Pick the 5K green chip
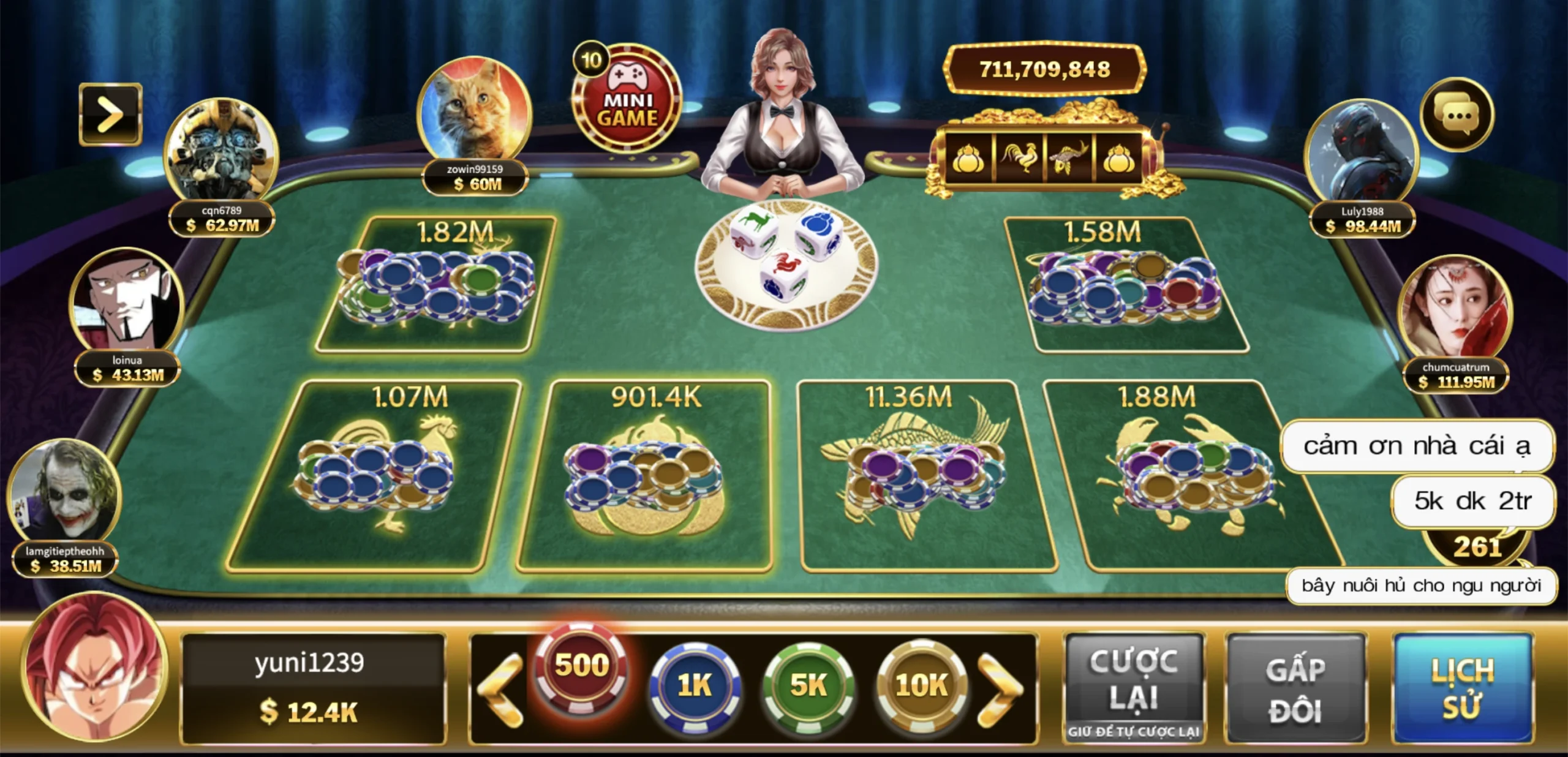This screenshot has width=1568, height=757. 808,686
